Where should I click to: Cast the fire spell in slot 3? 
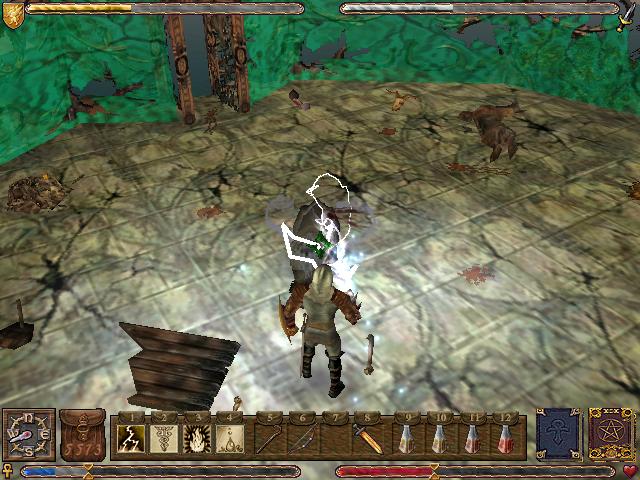(198, 438)
